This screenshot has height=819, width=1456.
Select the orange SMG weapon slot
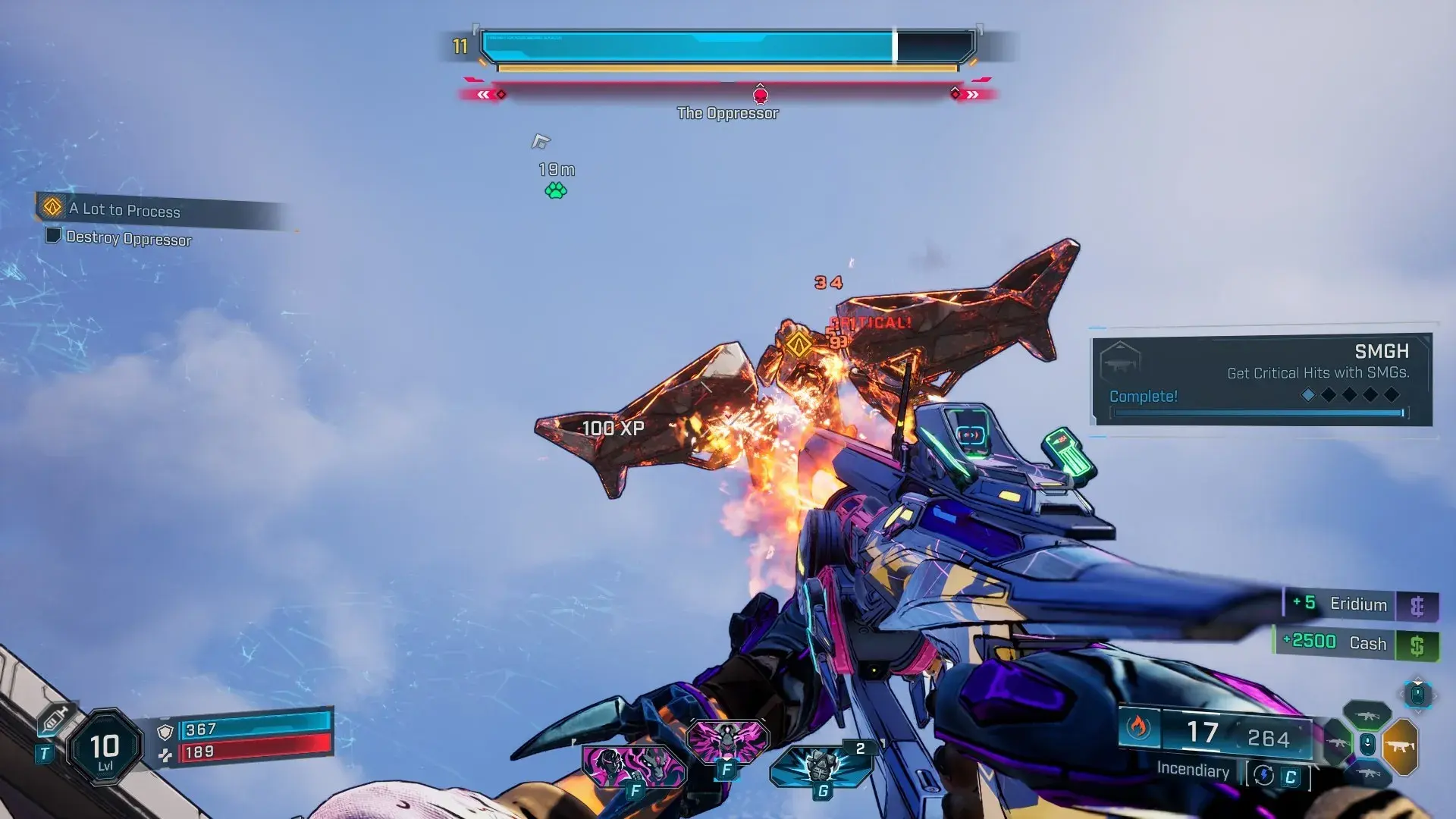[1400, 746]
